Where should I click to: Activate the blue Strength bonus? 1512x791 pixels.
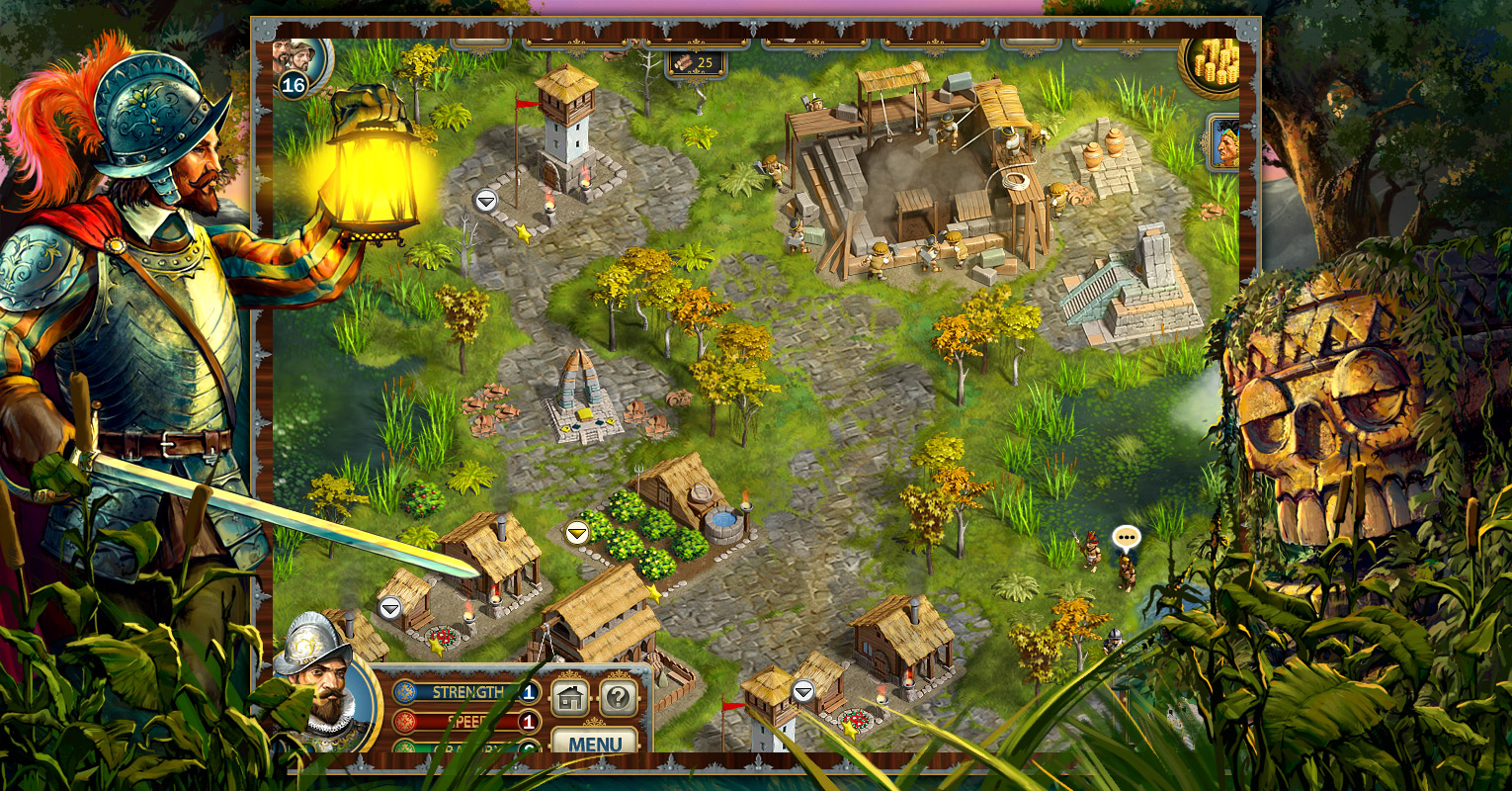[466, 692]
